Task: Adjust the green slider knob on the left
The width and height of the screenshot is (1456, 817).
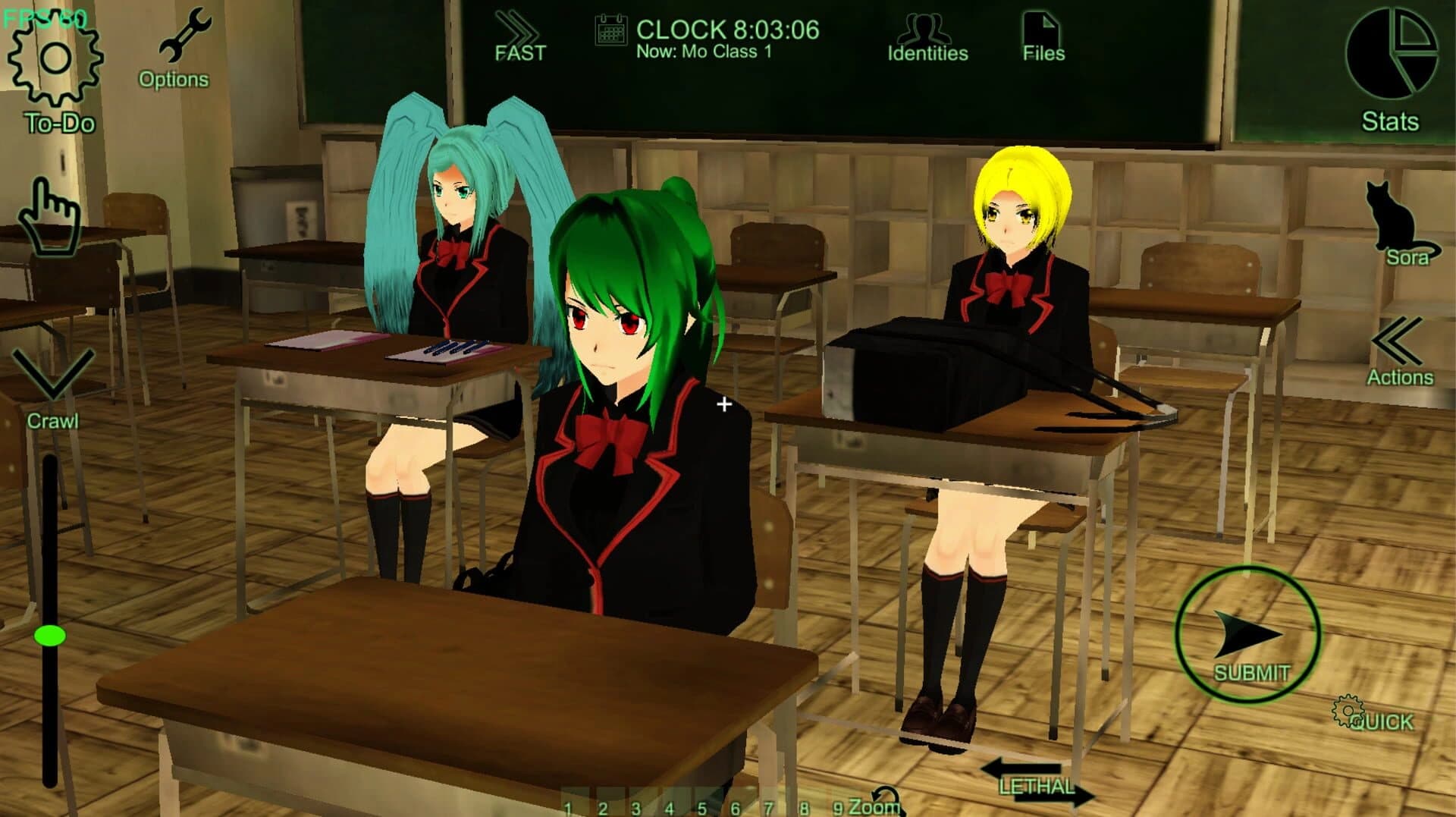Action: click(x=52, y=637)
